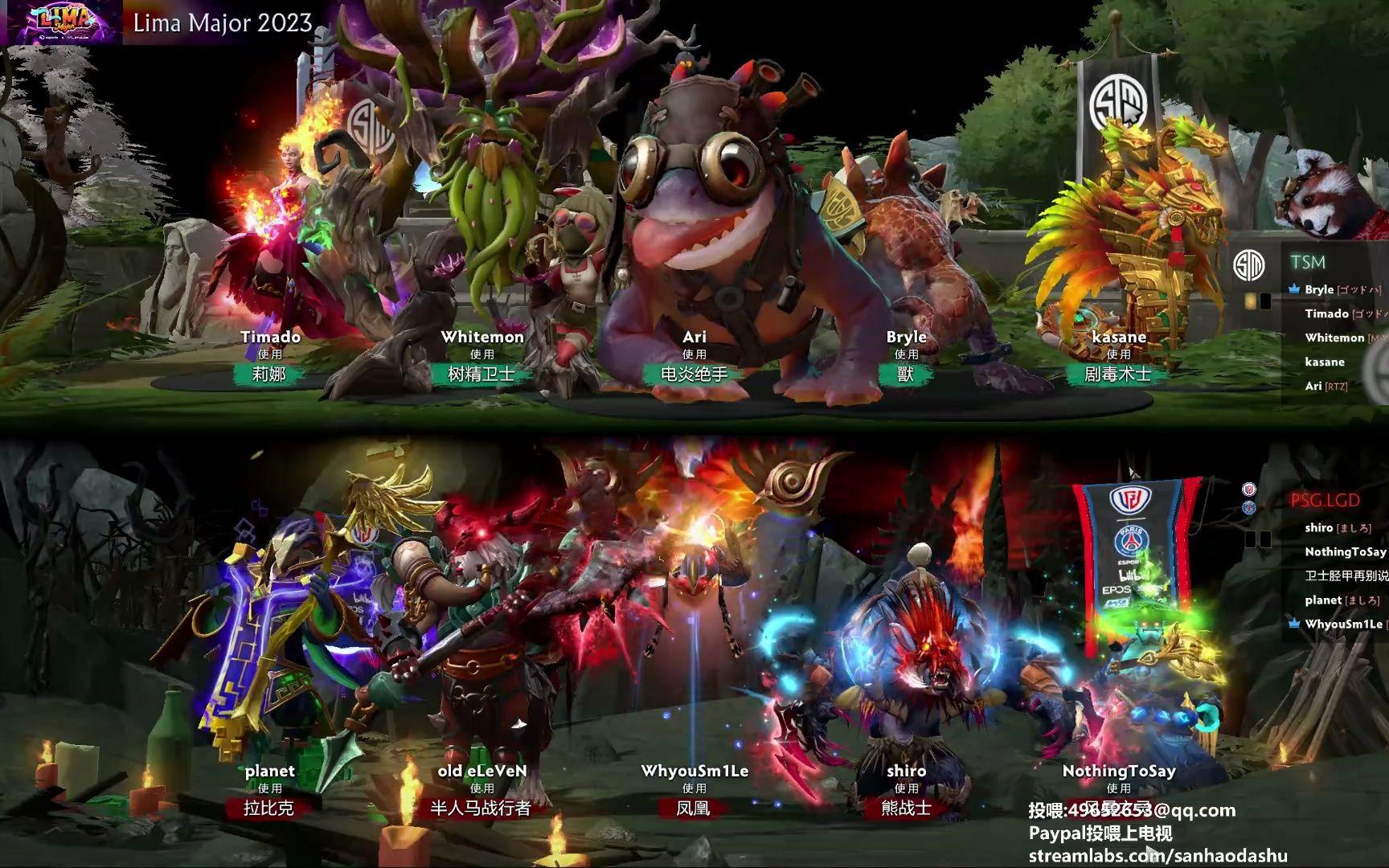Select Ari in the TSM roster list

point(1313,386)
